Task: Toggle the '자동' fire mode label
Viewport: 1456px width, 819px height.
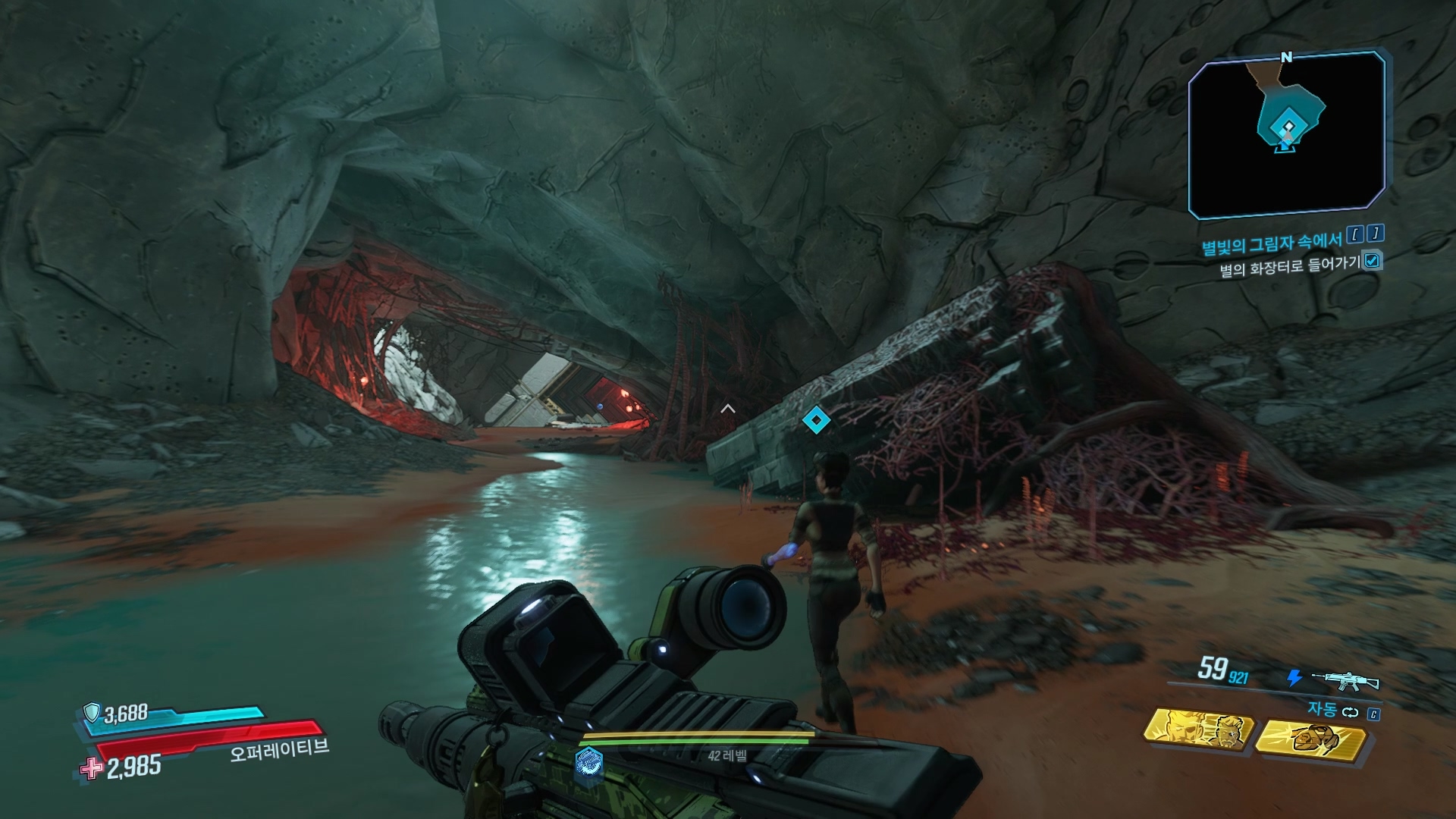Action: [x=1322, y=710]
